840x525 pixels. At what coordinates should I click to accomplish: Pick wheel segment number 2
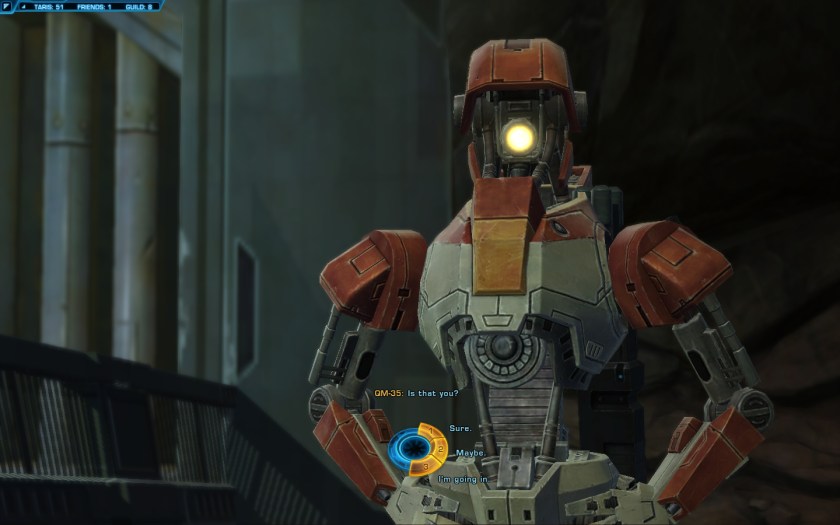(442, 449)
